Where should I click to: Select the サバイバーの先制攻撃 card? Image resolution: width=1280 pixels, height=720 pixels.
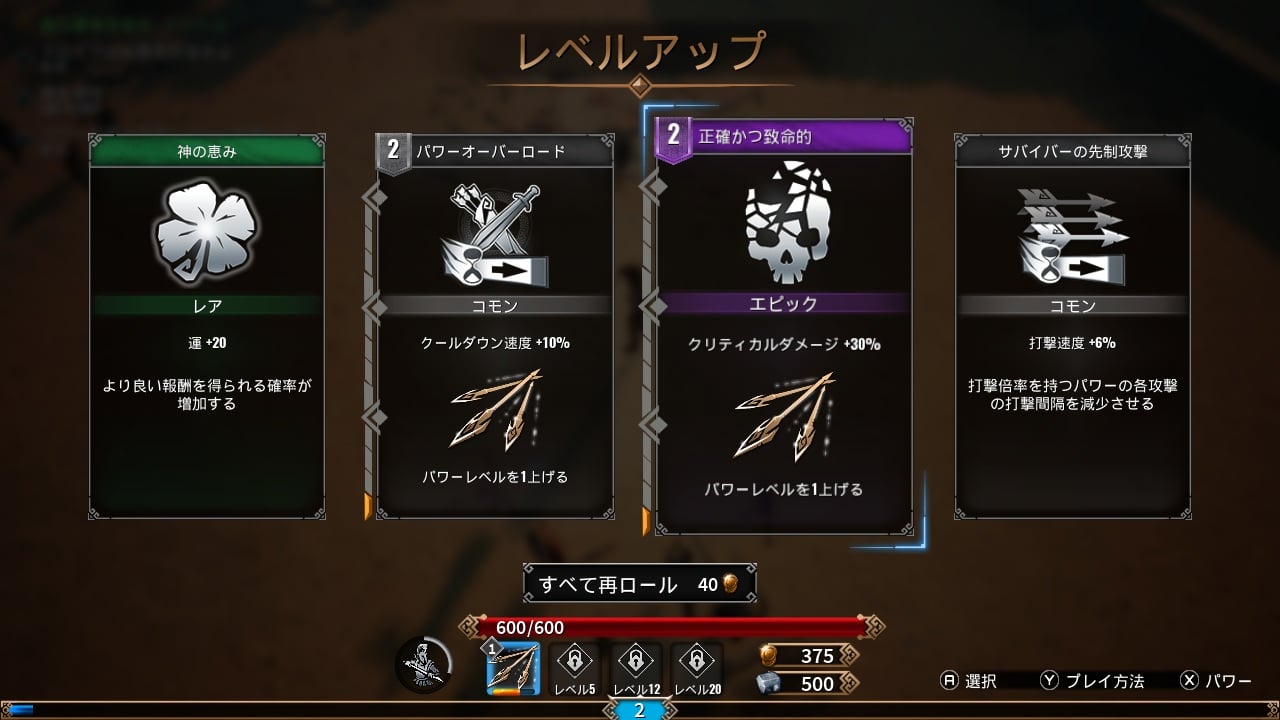point(1072,330)
